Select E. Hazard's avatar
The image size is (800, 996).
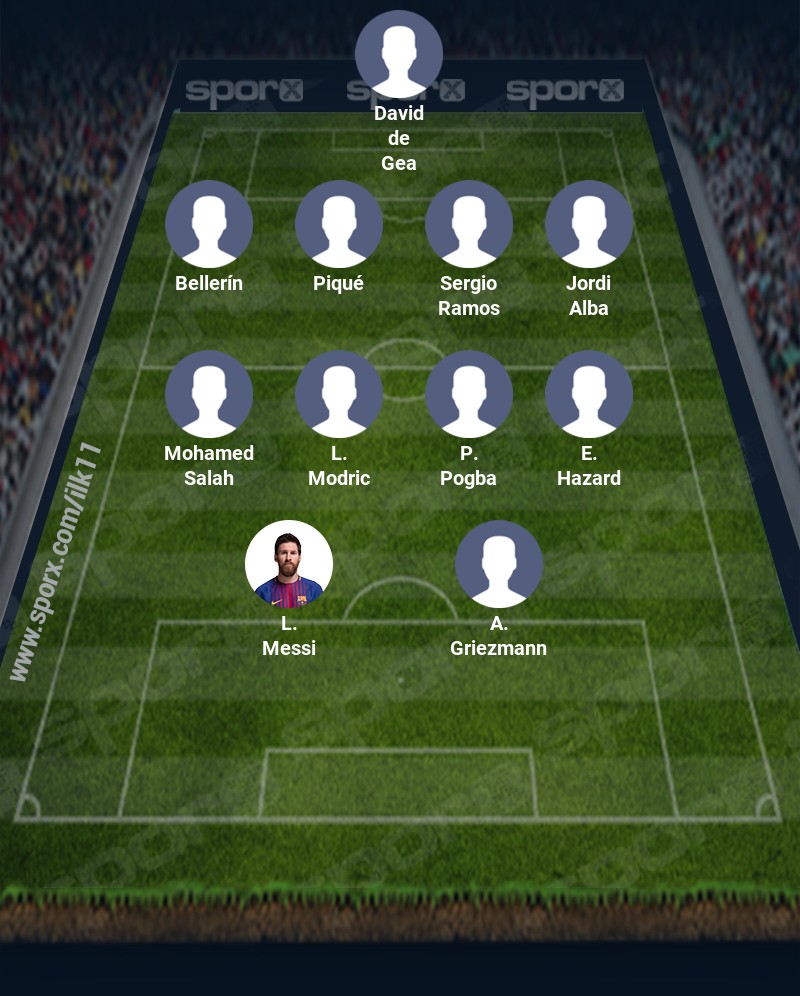point(589,394)
